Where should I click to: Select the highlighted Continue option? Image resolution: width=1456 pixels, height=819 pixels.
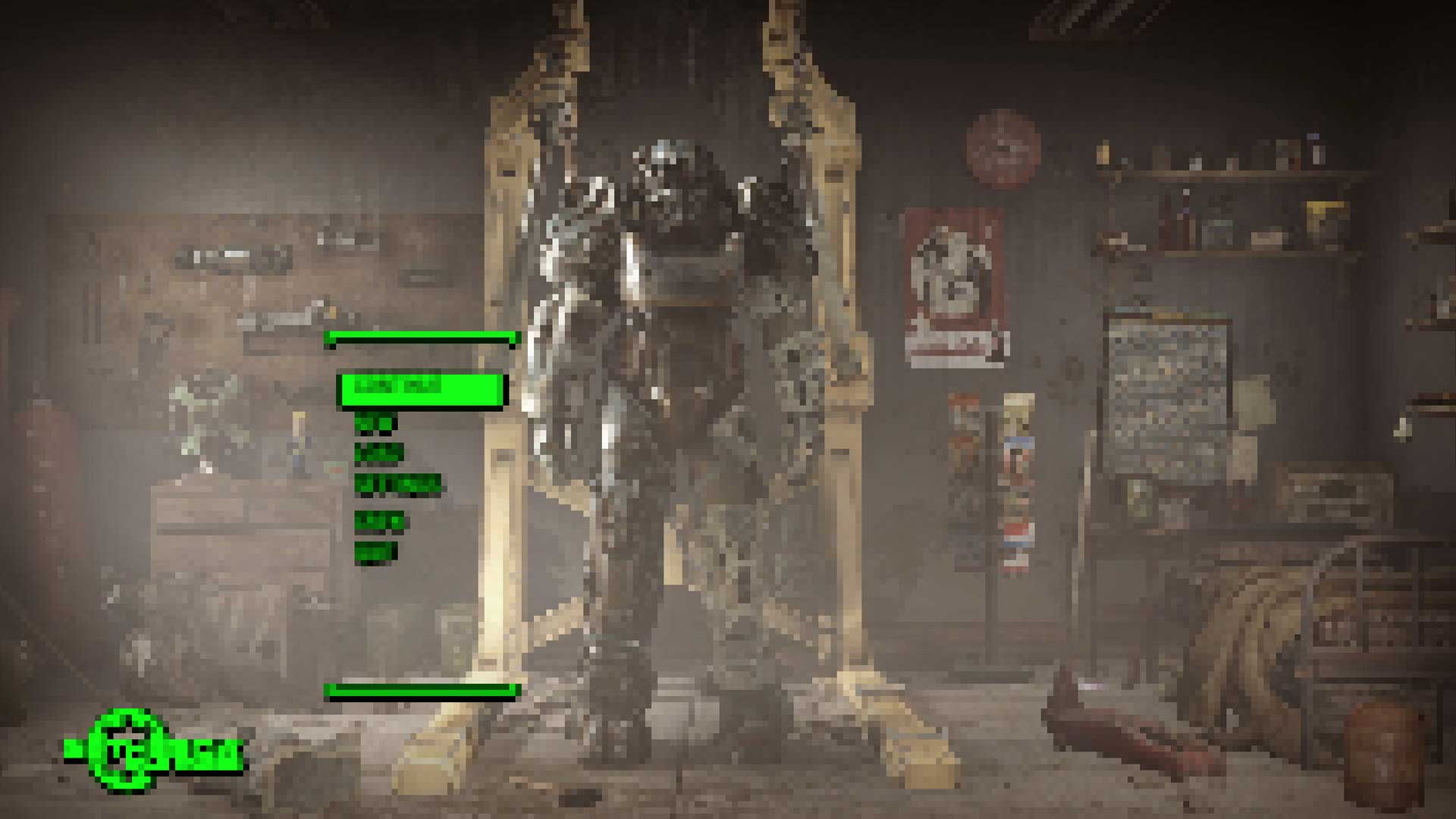[428, 388]
